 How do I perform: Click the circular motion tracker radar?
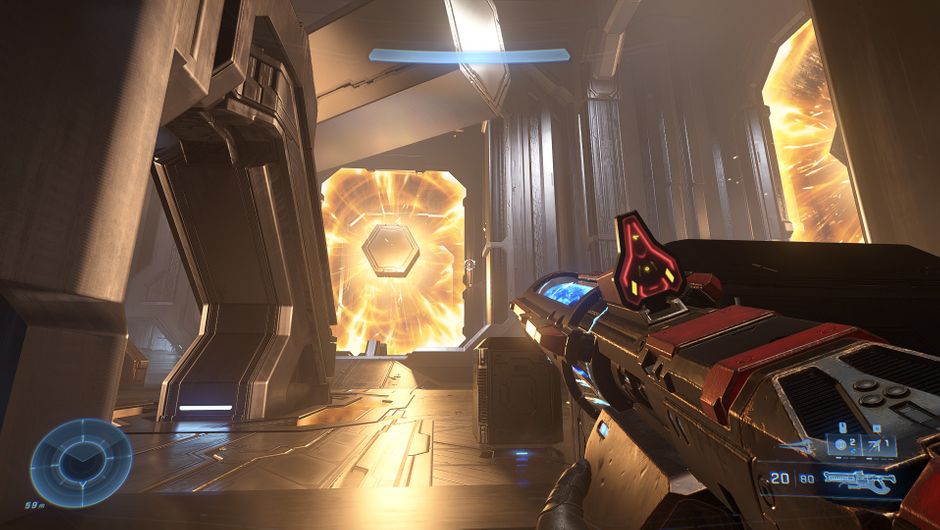pos(81,462)
